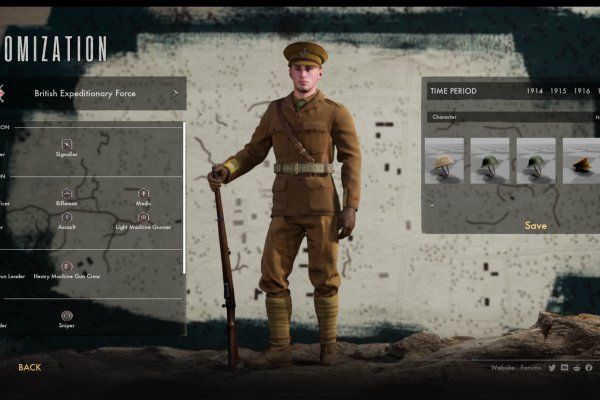
Task: Choose the Rifleman class
Action: 67,198
